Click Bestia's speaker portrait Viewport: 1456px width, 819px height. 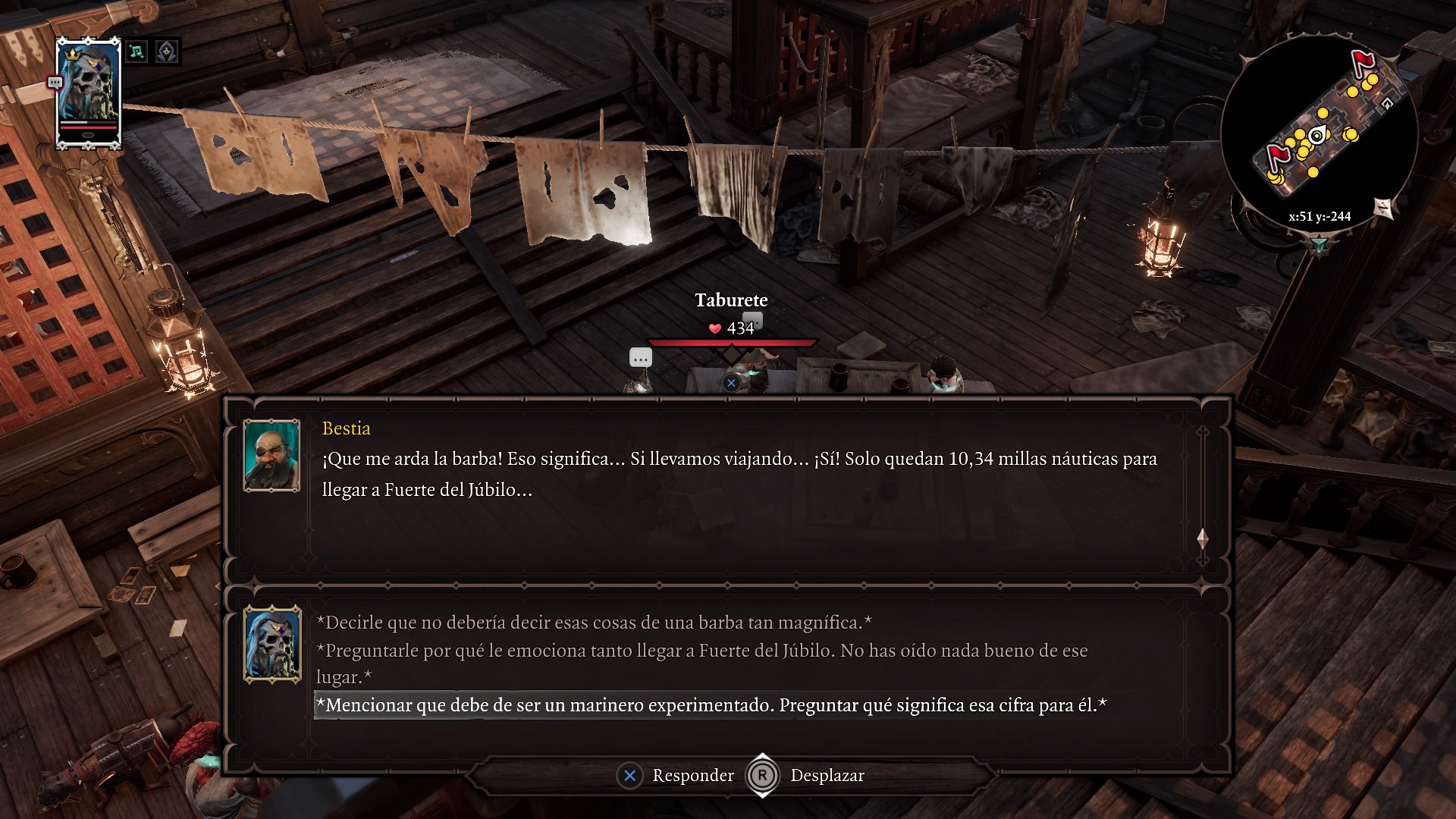tap(271, 456)
